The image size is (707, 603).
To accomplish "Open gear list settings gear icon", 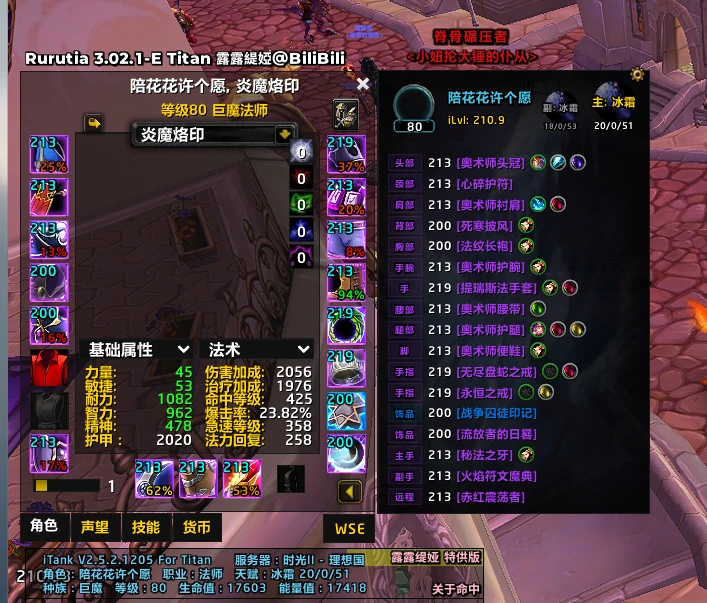I will 637,75.
